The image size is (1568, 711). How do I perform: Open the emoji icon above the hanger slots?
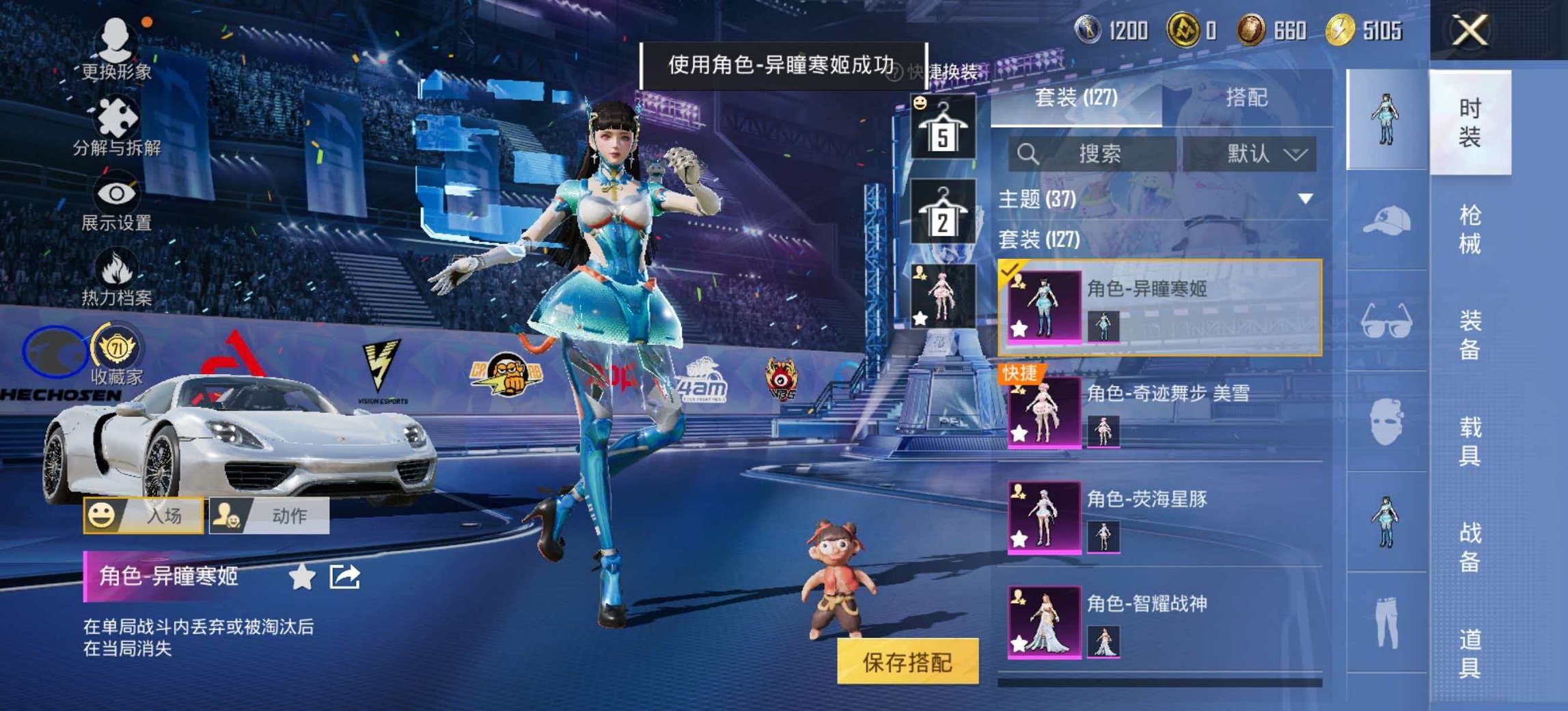pyautogui.click(x=919, y=101)
